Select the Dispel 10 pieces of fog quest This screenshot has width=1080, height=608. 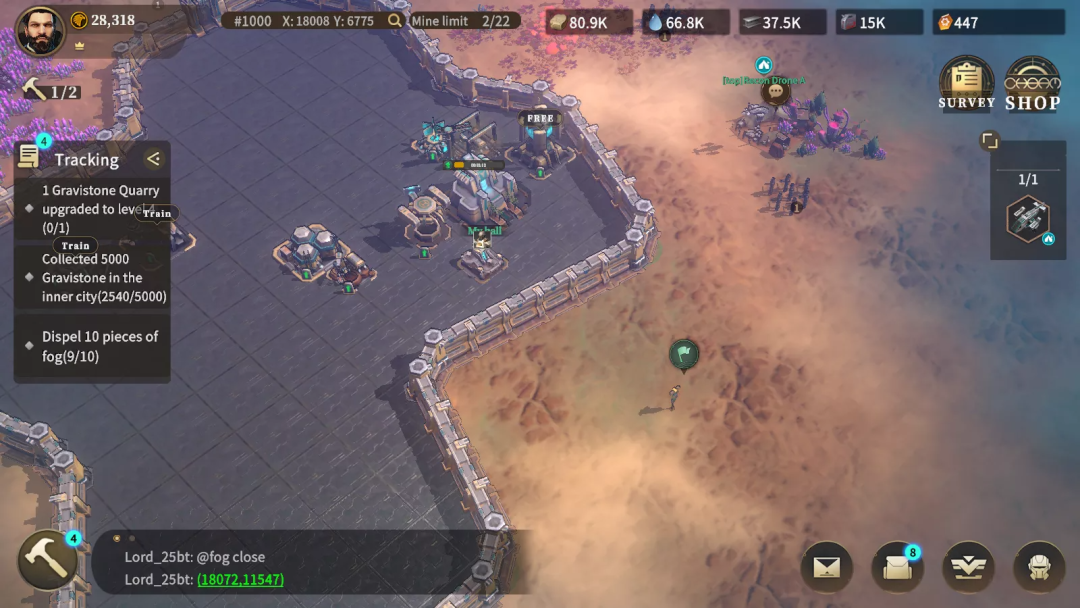(100, 346)
